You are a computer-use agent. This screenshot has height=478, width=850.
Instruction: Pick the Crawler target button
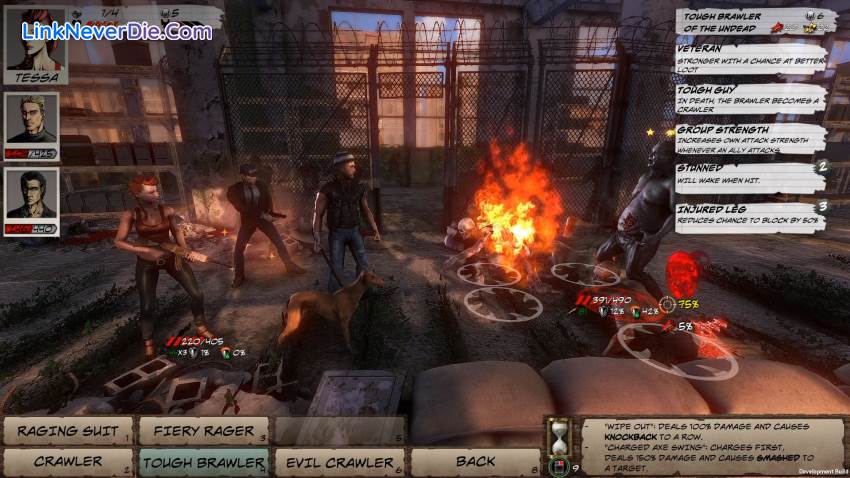[x=68, y=462]
